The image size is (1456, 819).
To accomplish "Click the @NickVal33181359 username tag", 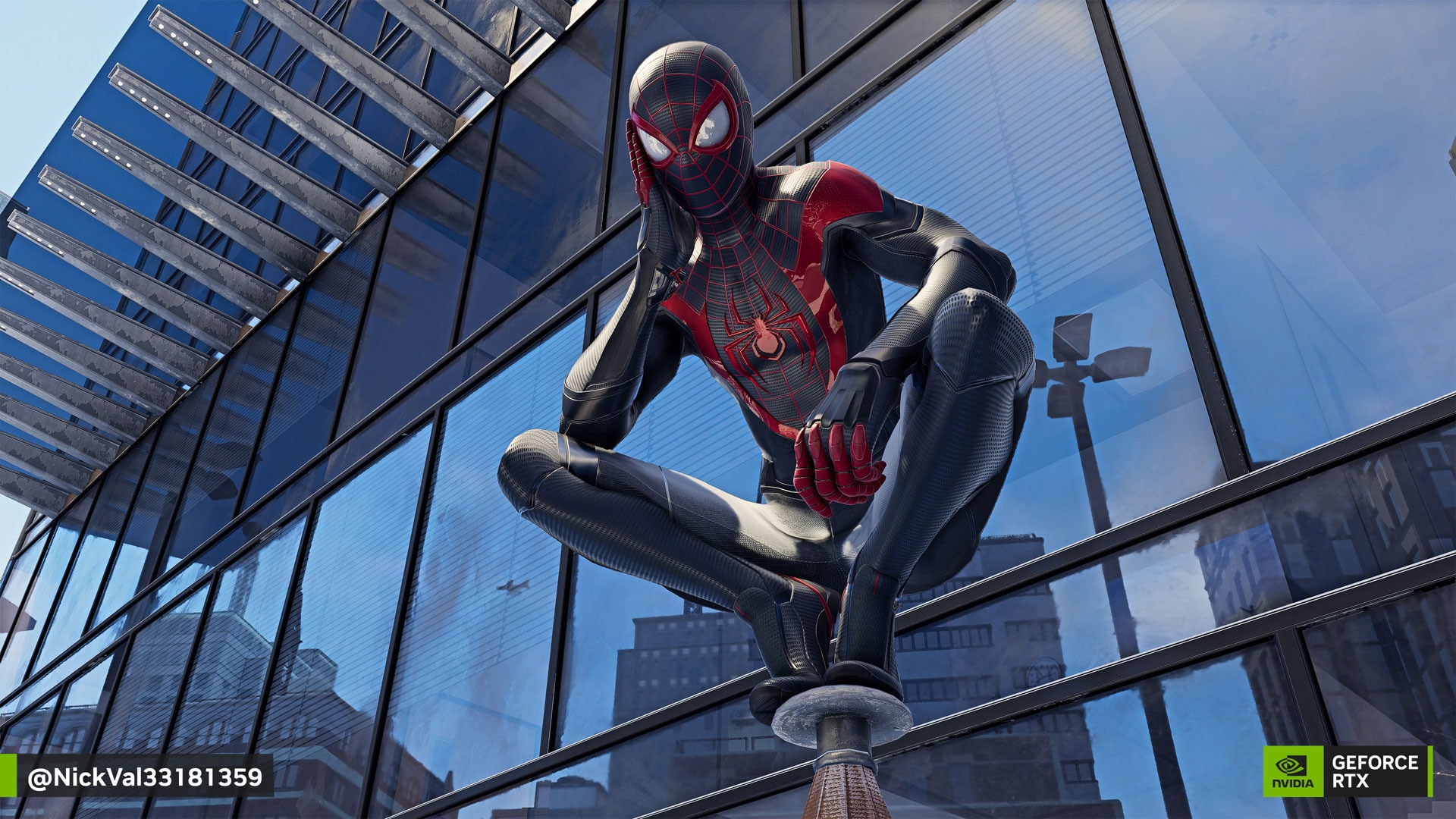I will (144, 777).
